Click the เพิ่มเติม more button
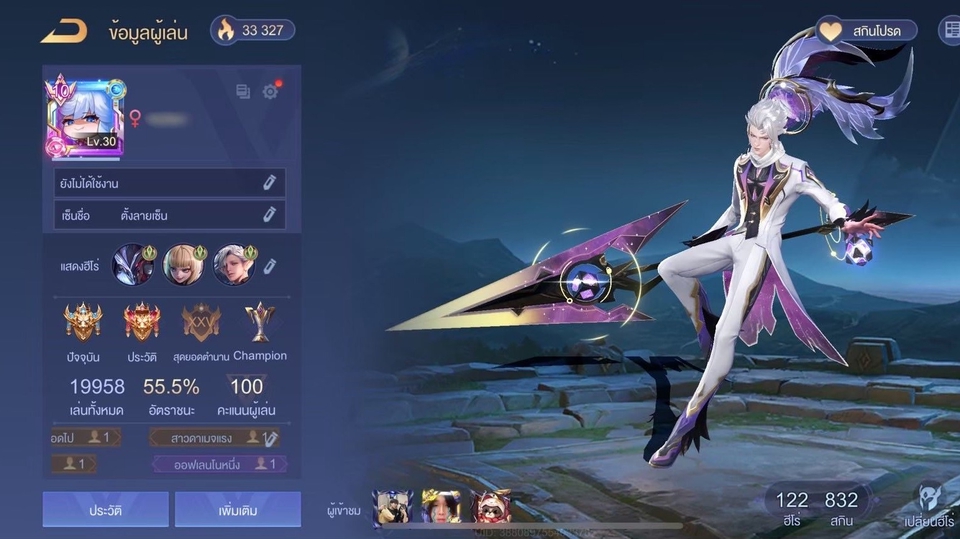The image size is (960, 539). [x=238, y=509]
